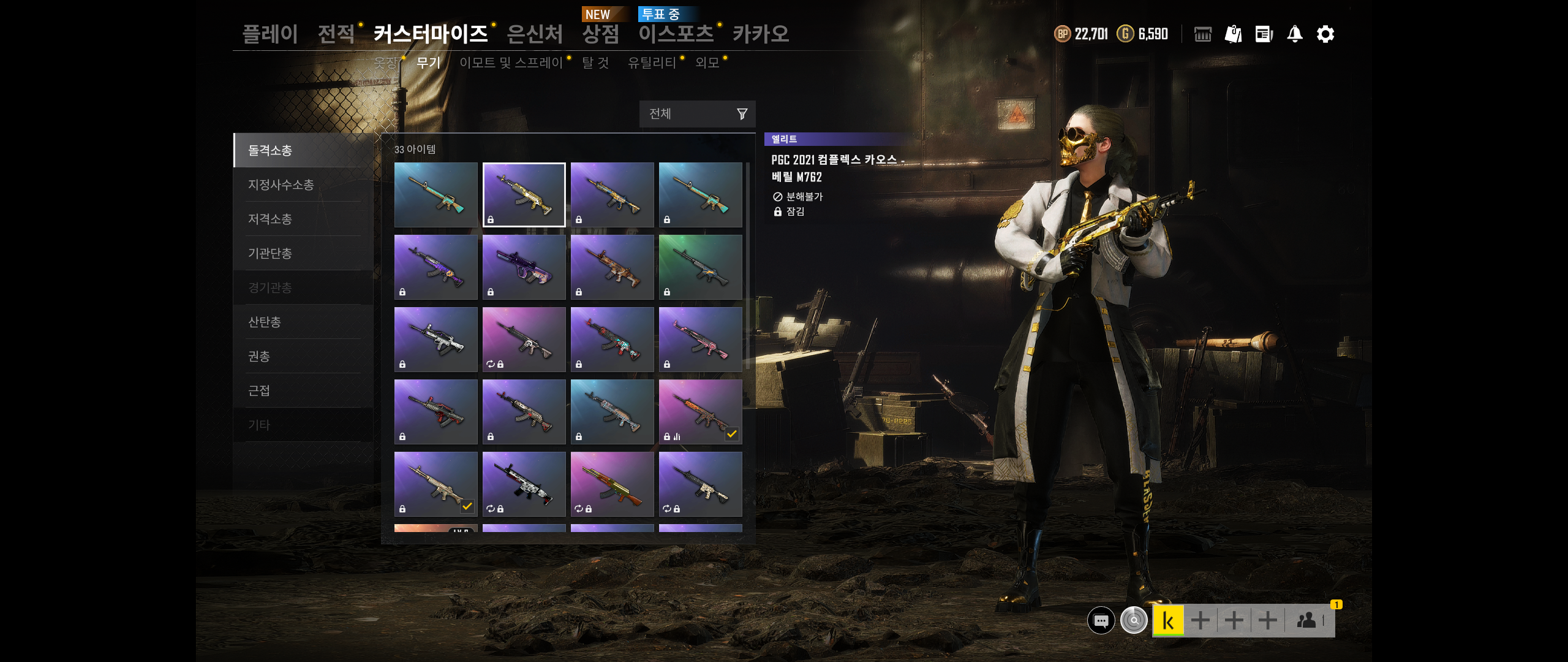Image resolution: width=1568 pixels, height=662 pixels.
Task: Select the 탈 것 (Vehicles) sub-tab
Action: pyautogui.click(x=595, y=63)
